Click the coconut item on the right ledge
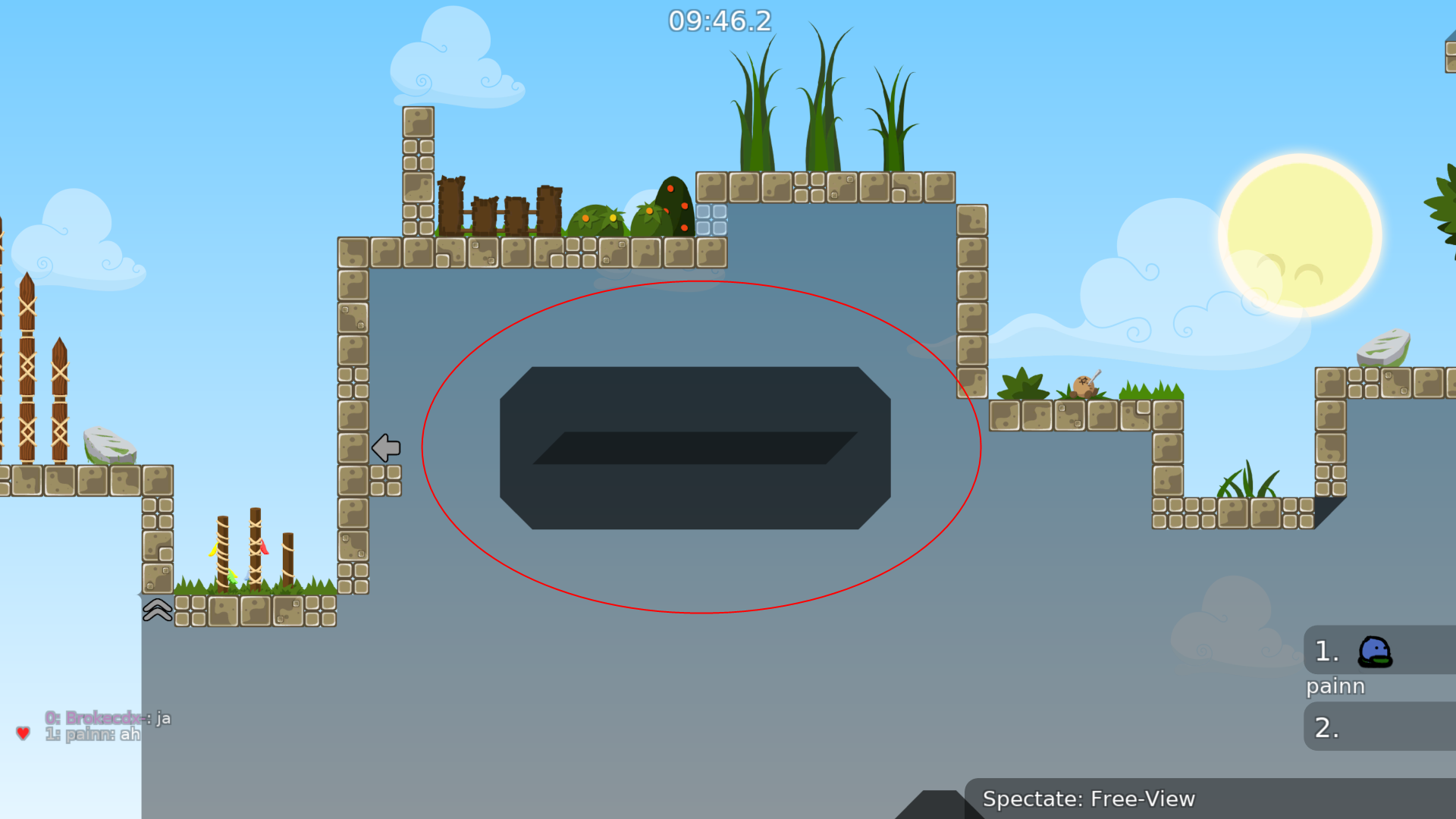This screenshot has width=1456, height=819. pyautogui.click(x=1086, y=387)
